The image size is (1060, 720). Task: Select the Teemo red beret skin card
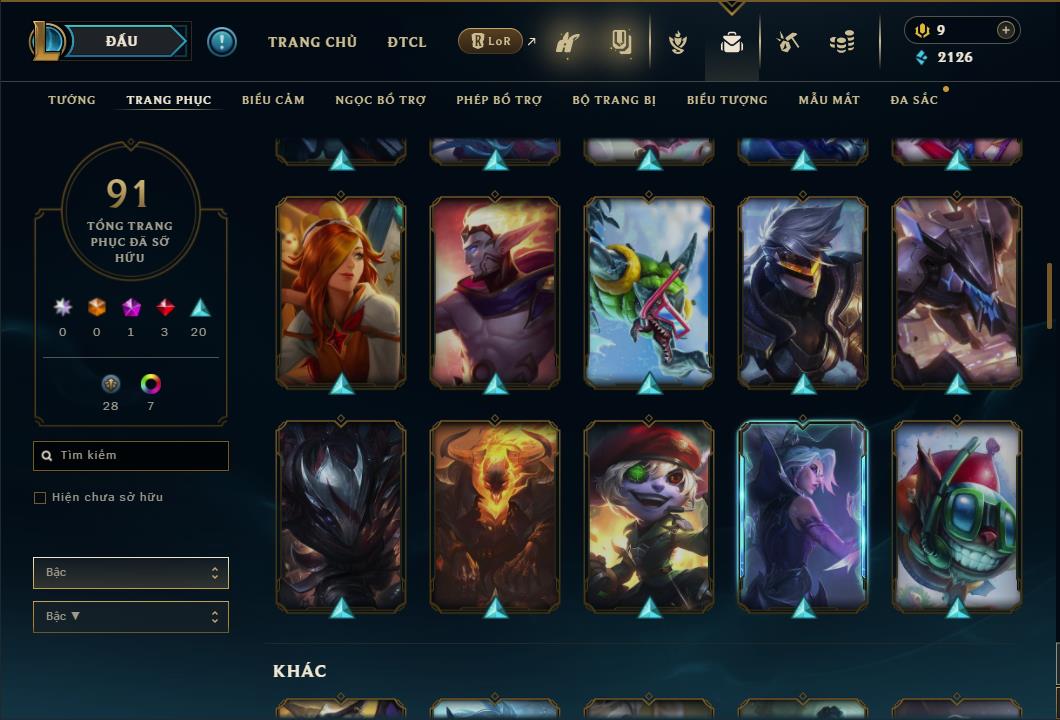tap(649, 515)
